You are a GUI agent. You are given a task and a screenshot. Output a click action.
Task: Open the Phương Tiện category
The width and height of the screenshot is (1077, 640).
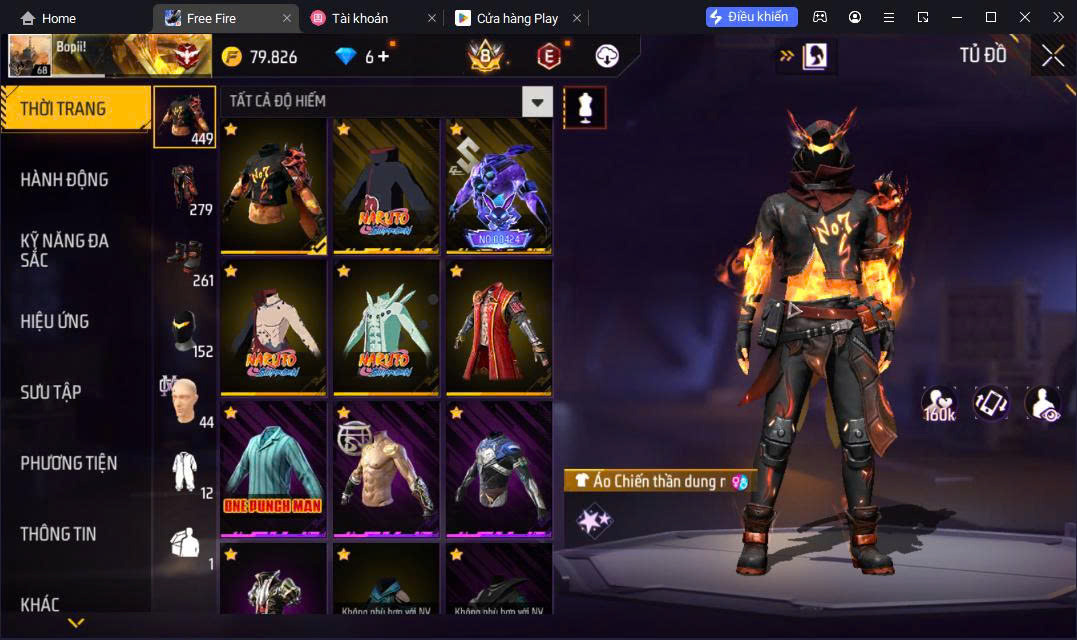tap(68, 463)
